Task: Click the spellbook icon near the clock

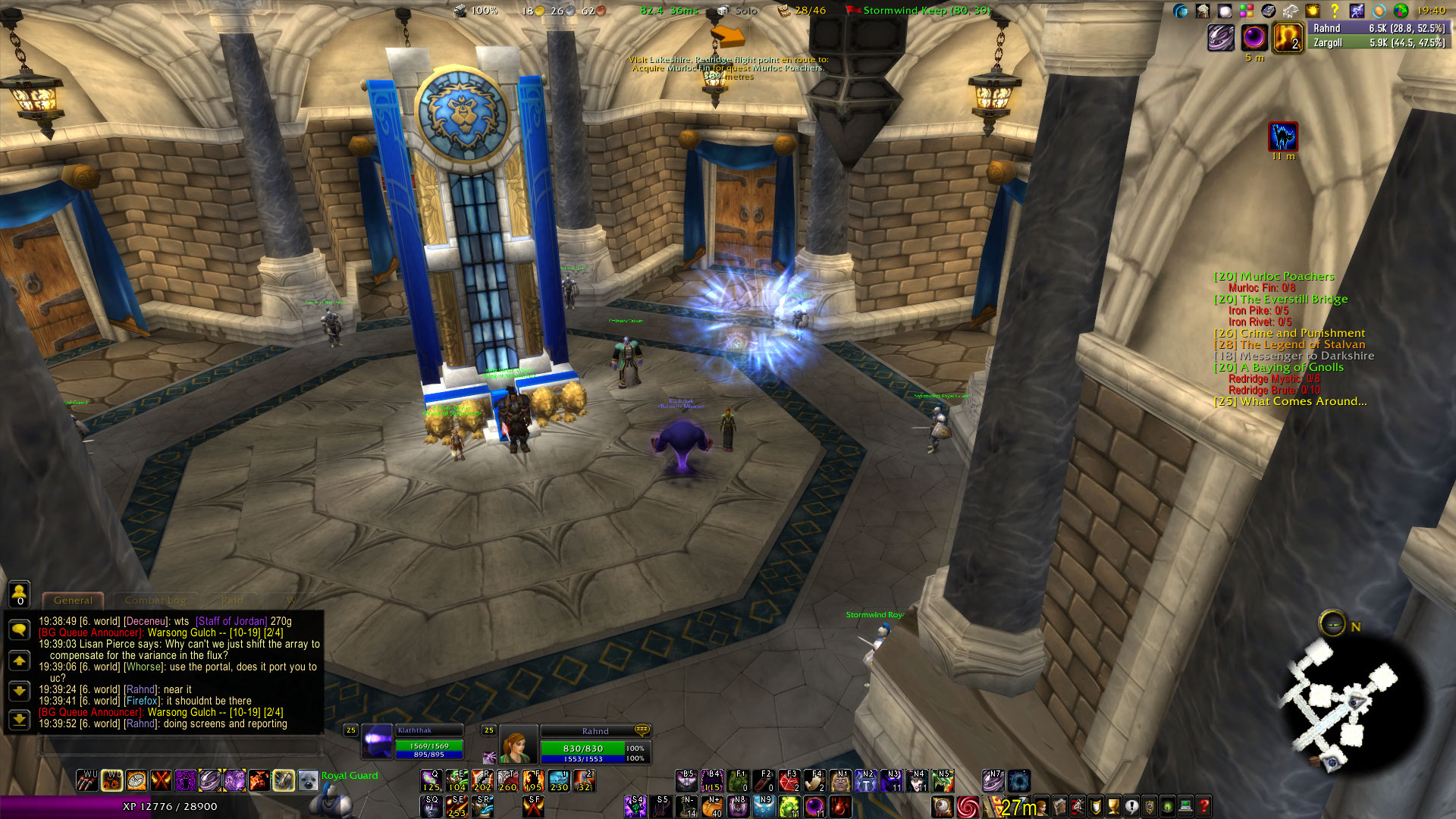Action: (x=1269, y=10)
